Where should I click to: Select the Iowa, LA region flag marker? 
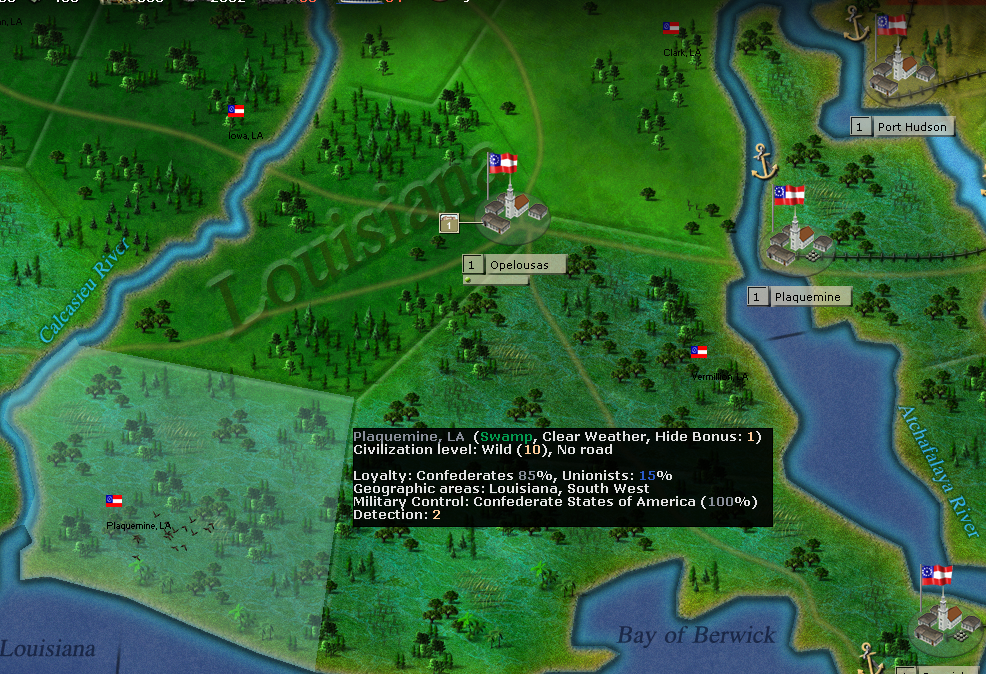pyautogui.click(x=236, y=112)
